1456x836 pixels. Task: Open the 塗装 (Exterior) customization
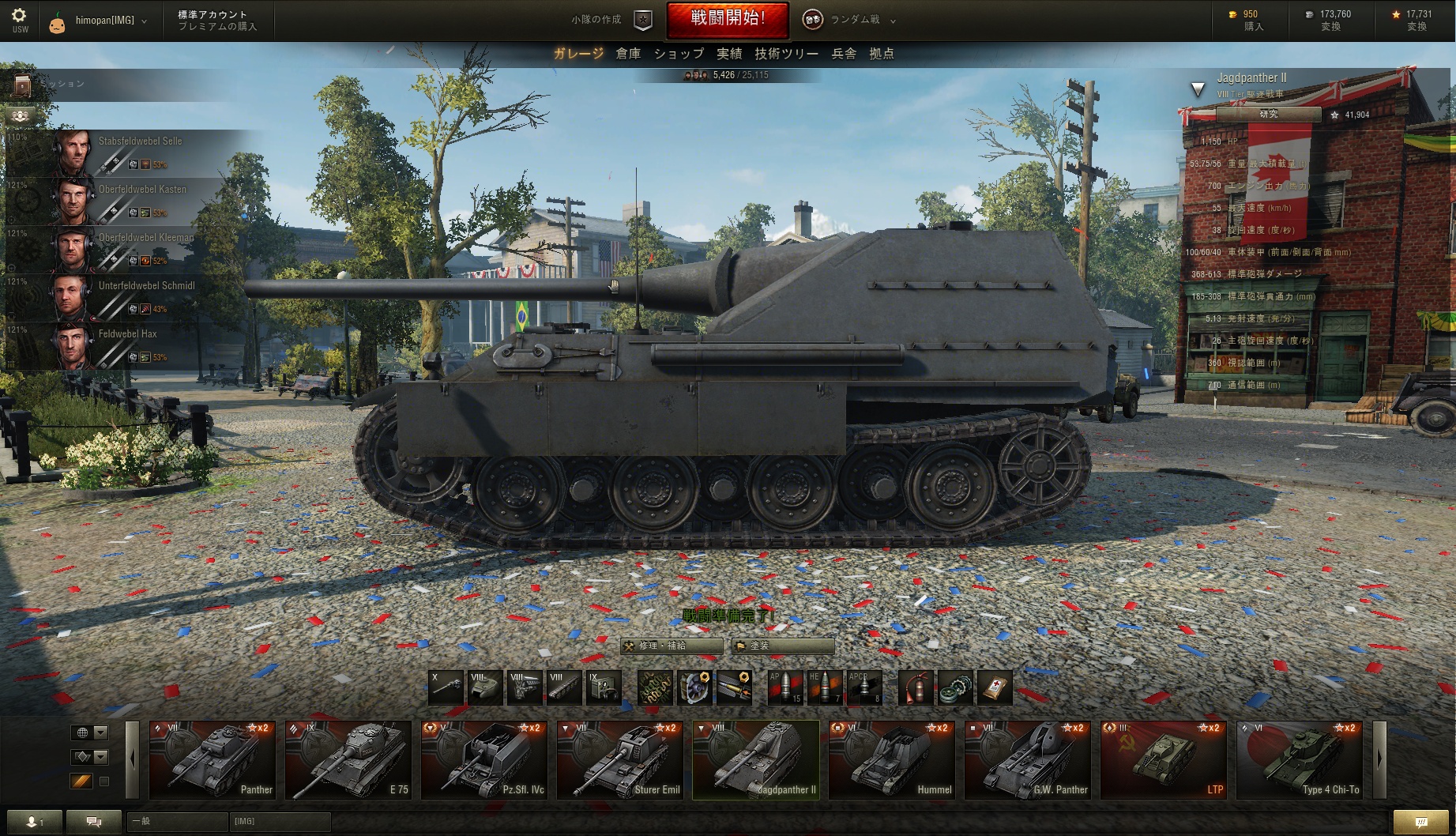(782, 646)
